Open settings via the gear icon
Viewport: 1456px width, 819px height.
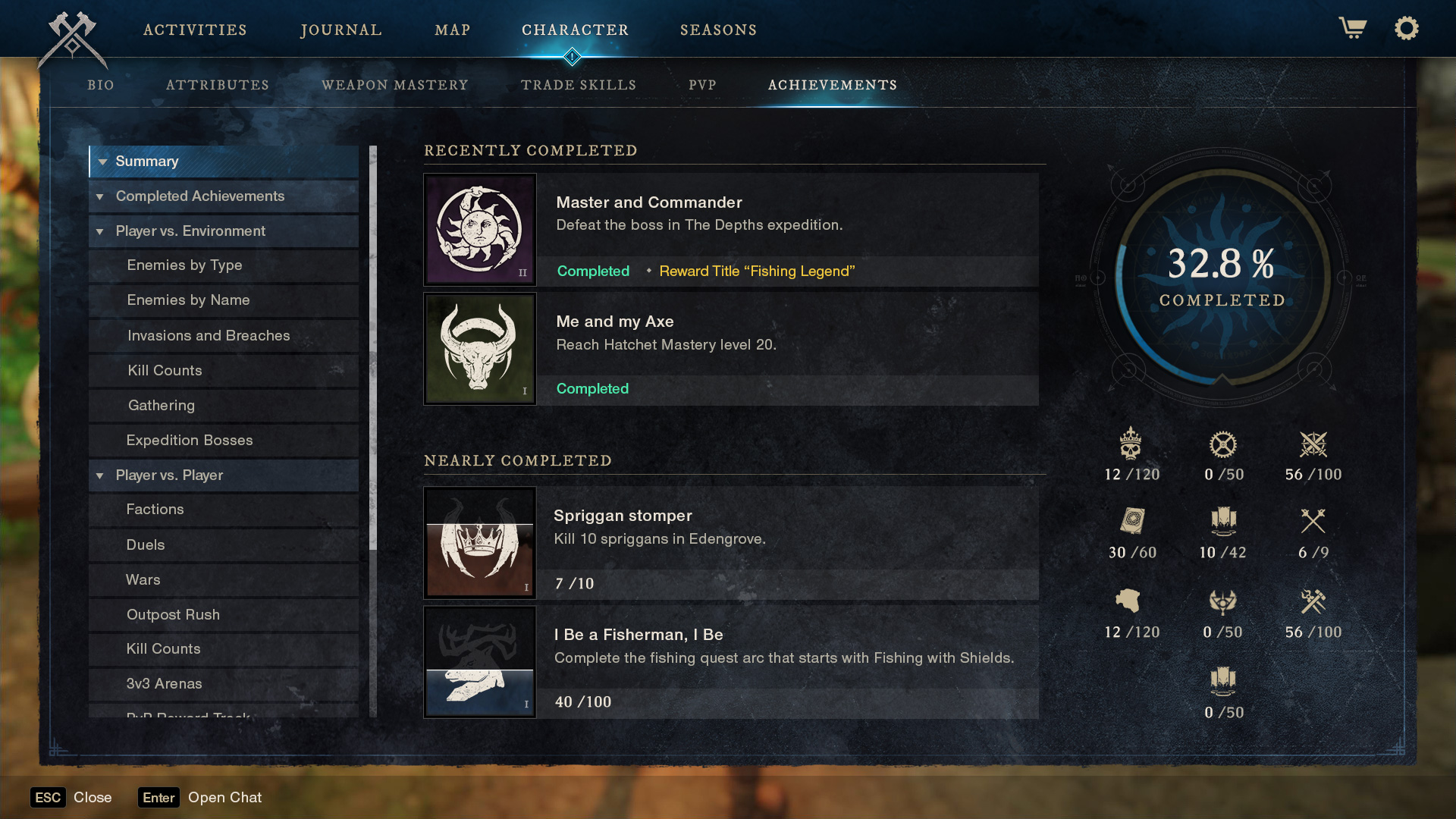1406,29
